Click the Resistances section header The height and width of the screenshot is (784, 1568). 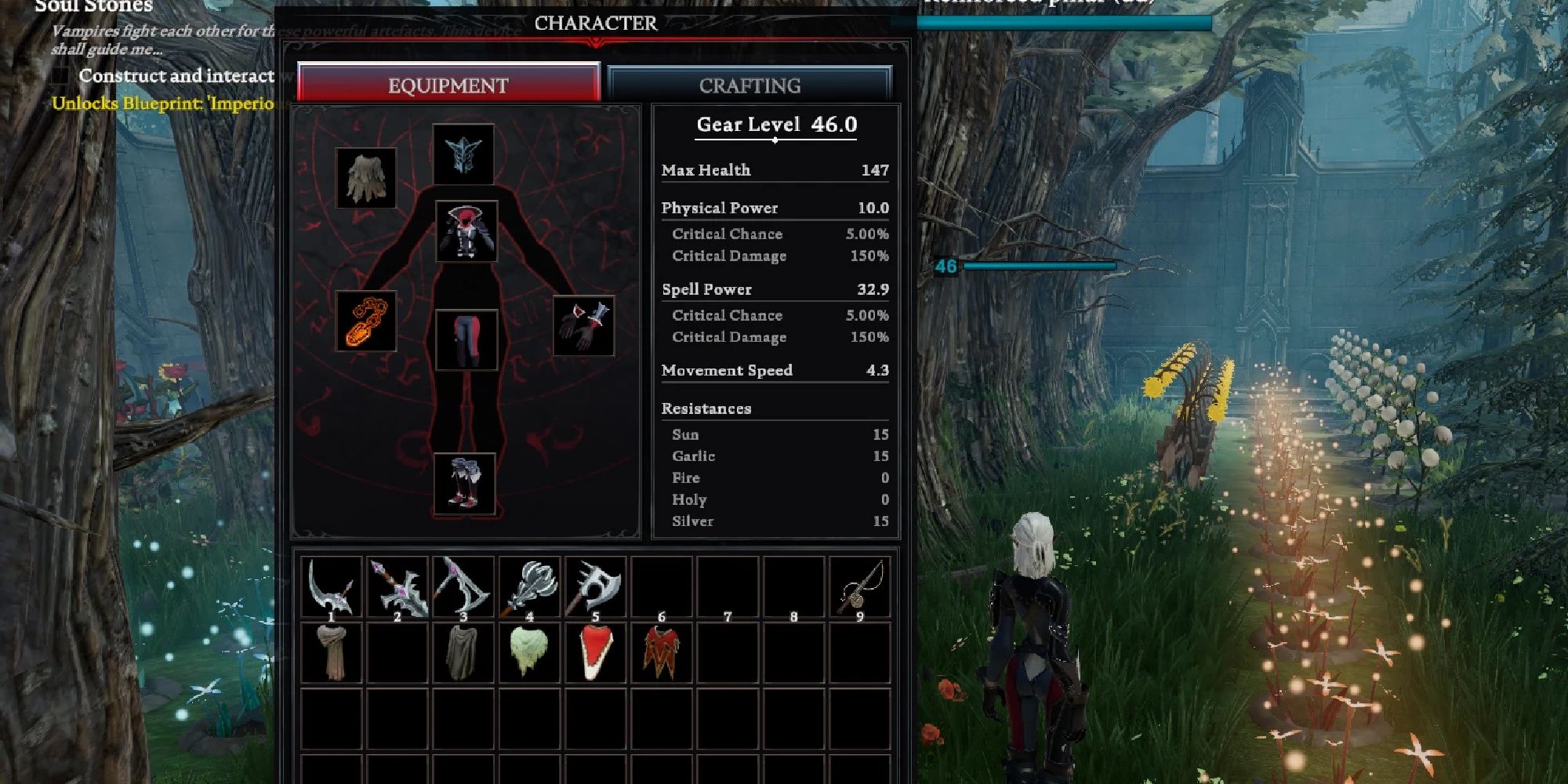(706, 408)
